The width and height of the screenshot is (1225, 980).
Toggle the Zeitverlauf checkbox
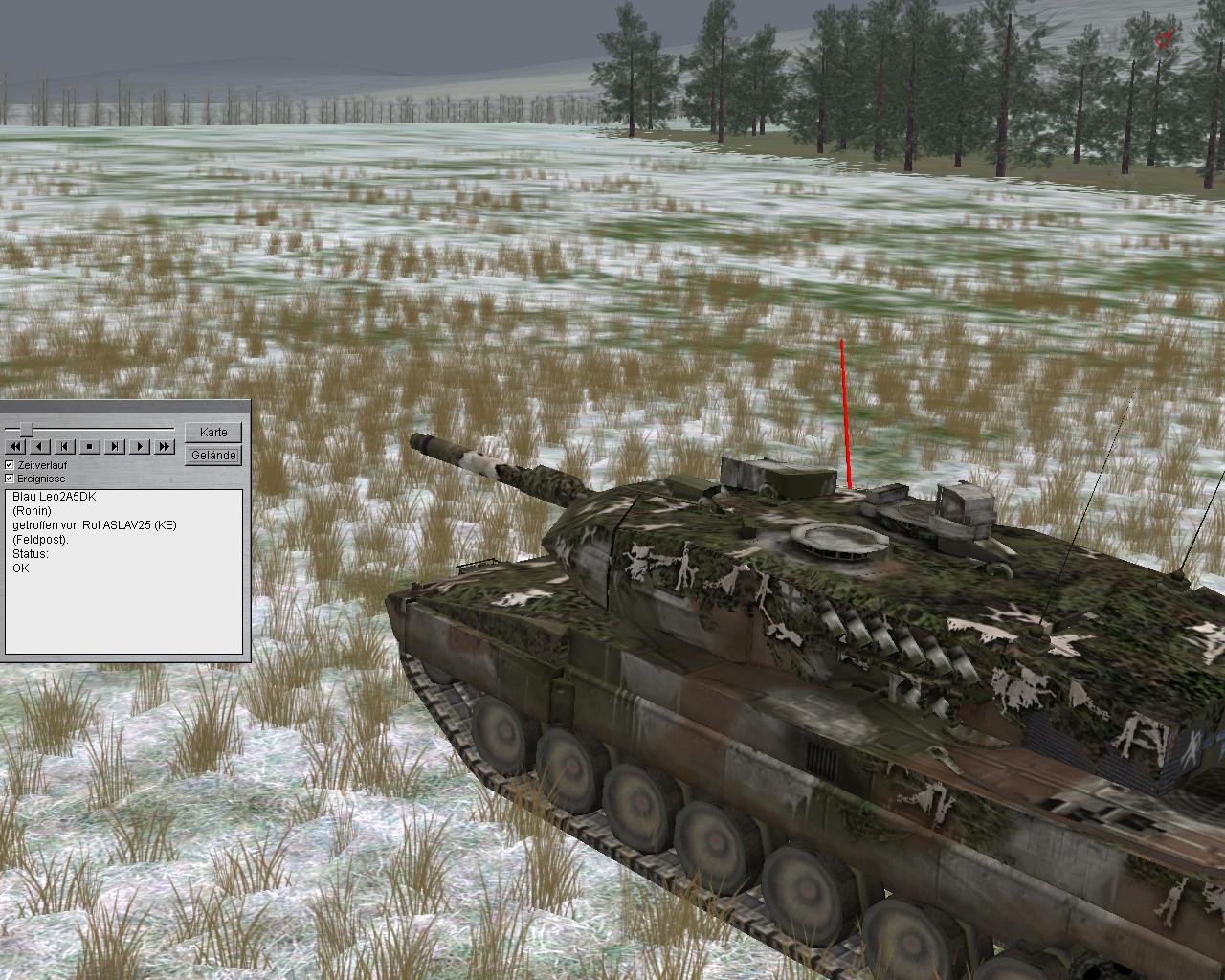tap(10, 465)
